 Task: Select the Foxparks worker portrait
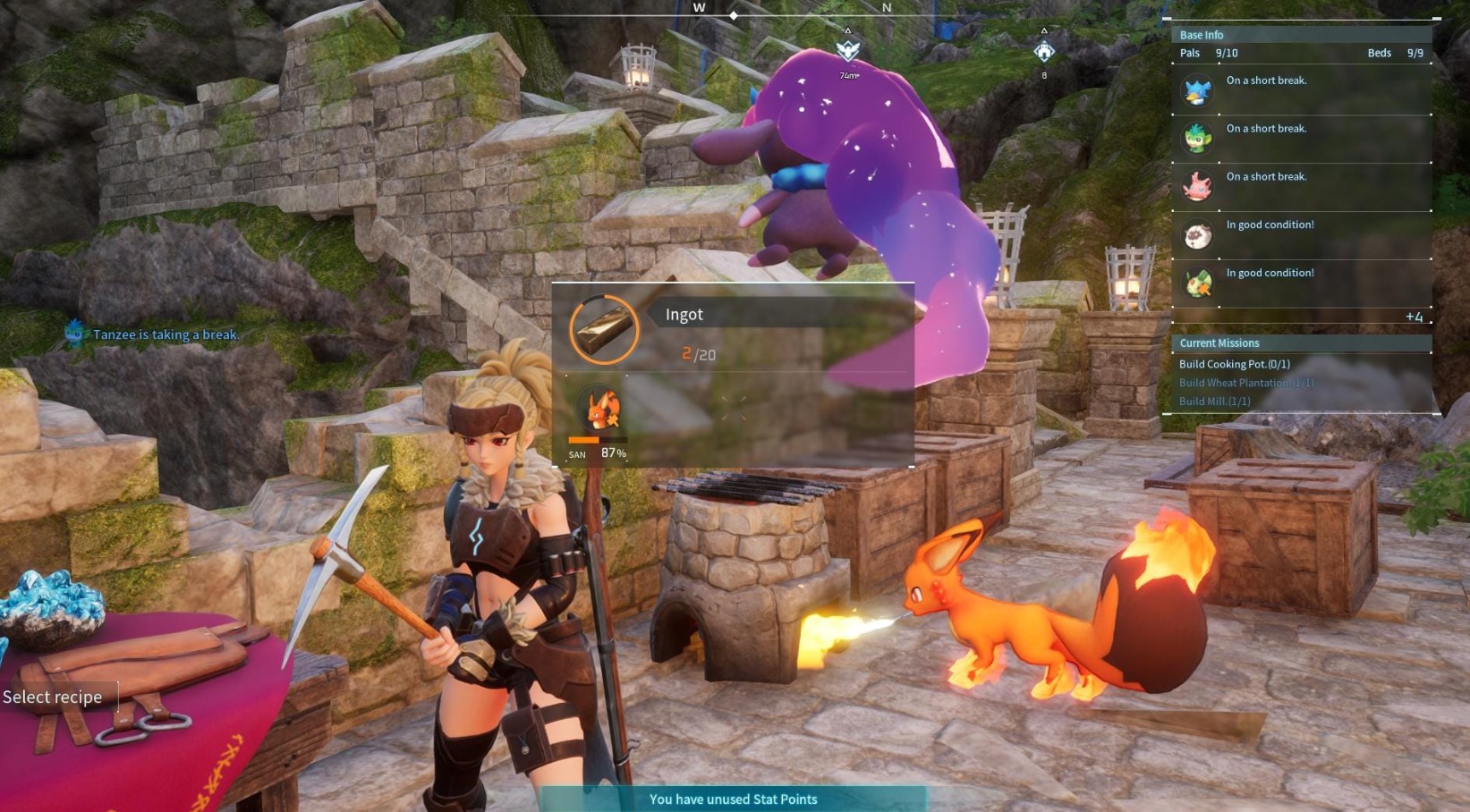point(602,411)
